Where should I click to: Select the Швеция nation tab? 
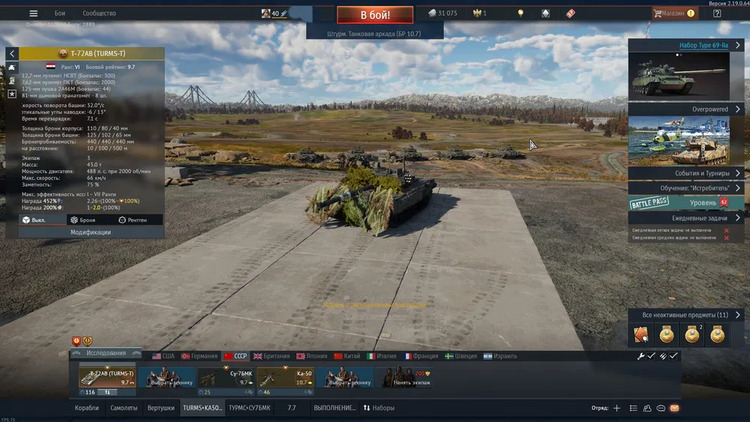(464, 355)
